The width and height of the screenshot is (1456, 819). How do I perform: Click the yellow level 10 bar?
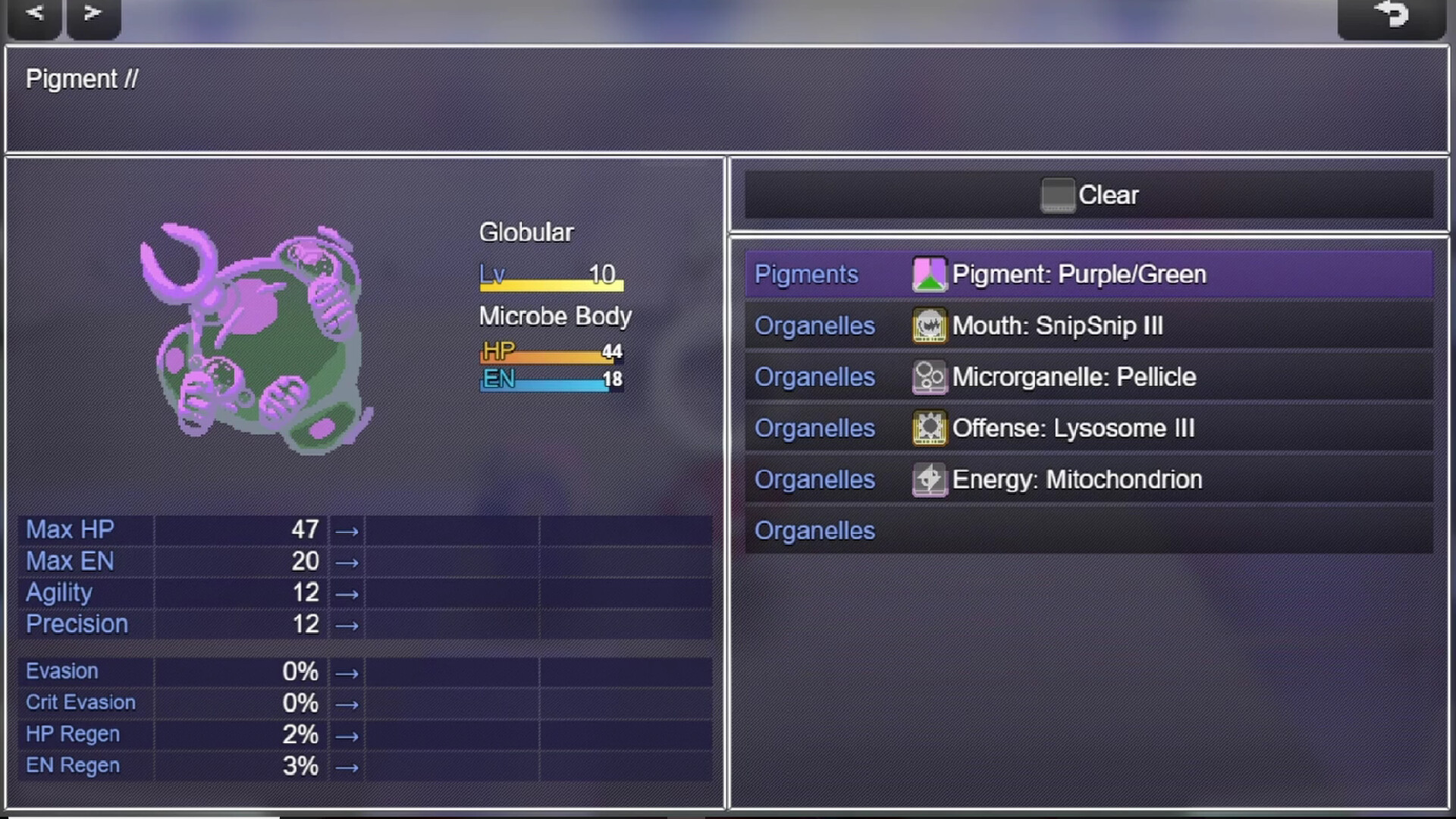[551, 284]
